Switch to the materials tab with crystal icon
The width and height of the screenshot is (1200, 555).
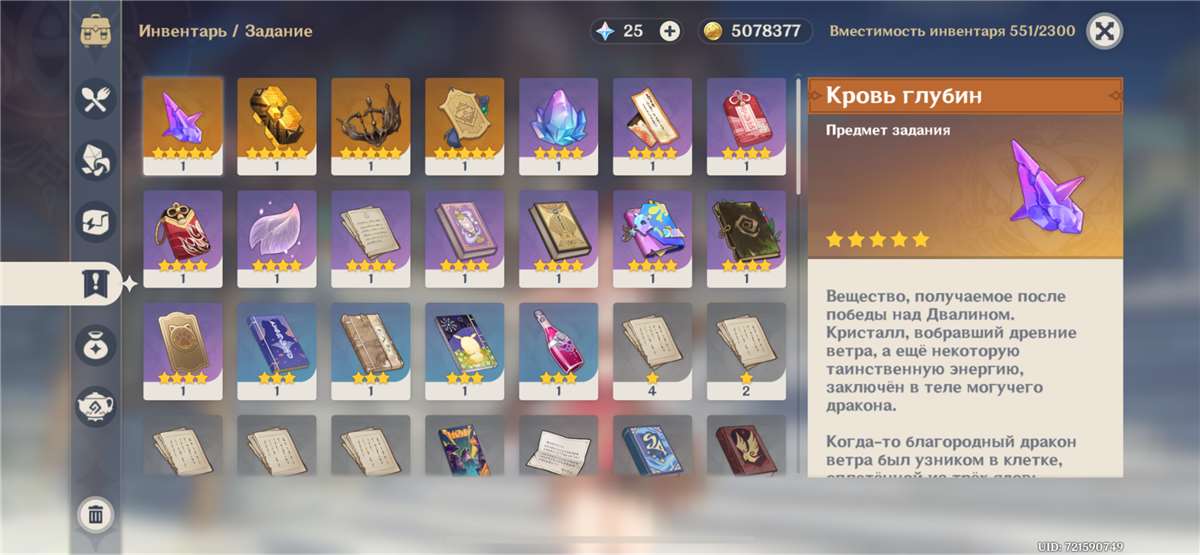click(96, 160)
